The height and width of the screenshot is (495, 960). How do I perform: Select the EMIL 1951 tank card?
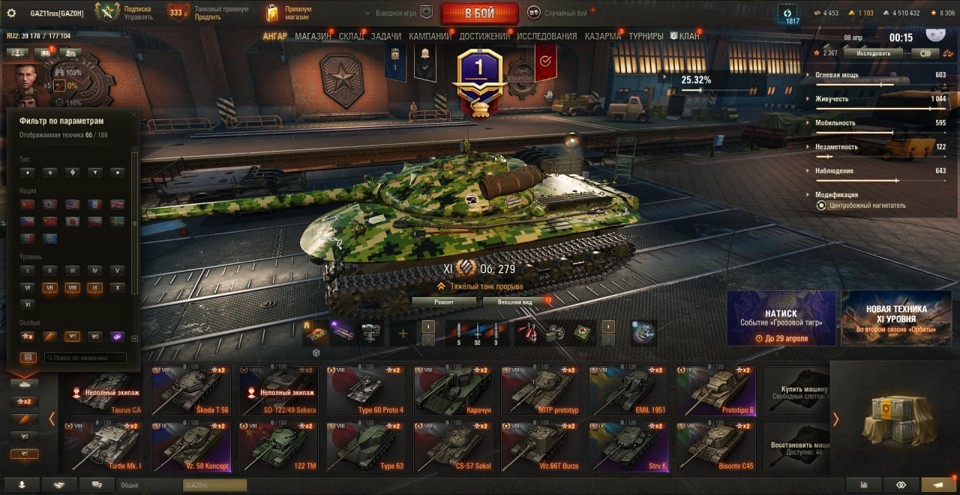(x=628, y=392)
